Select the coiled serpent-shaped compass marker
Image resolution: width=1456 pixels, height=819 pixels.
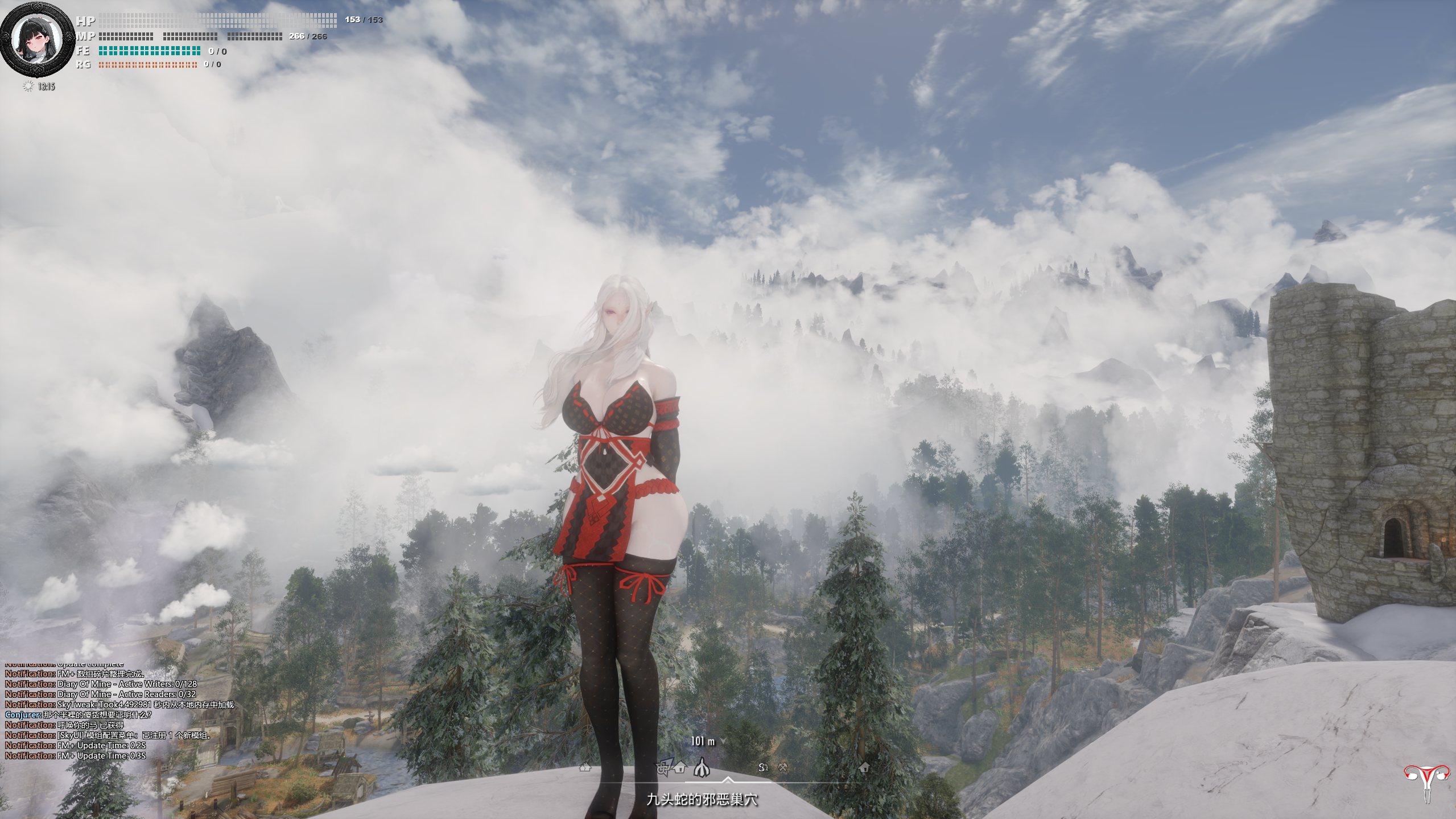764,767
